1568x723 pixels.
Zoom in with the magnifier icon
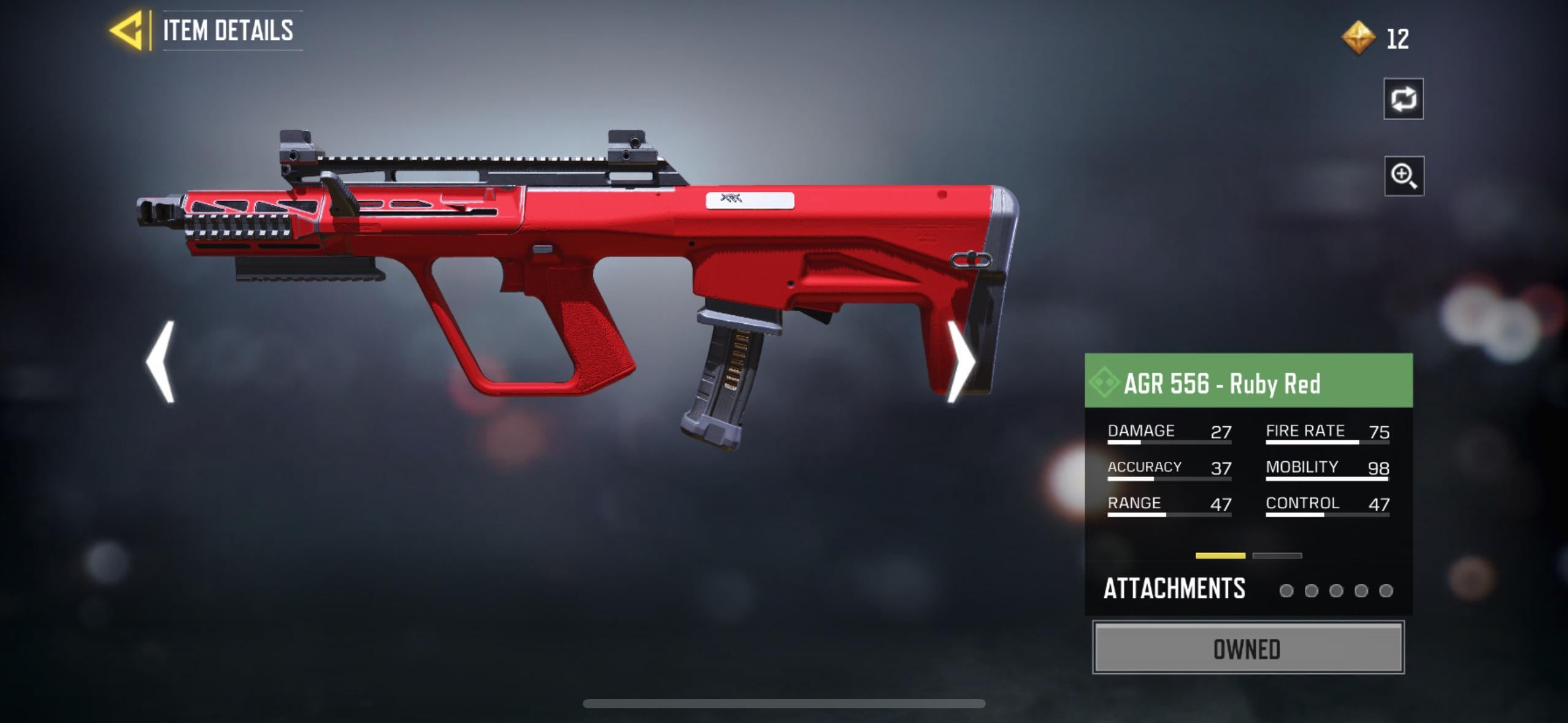(1404, 177)
